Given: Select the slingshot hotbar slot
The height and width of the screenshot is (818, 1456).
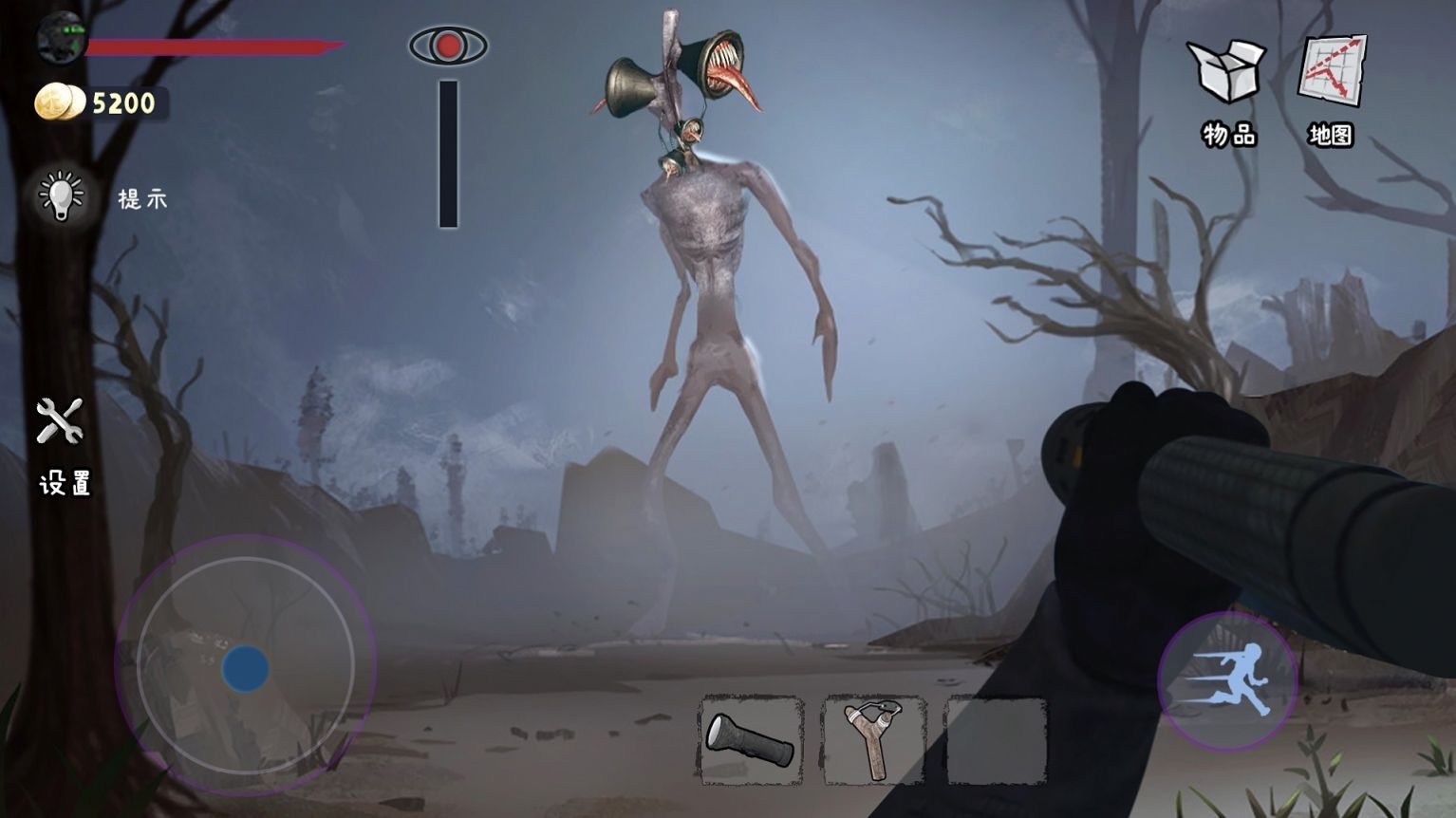Looking at the screenshot, I should click(x=873, y=740).
